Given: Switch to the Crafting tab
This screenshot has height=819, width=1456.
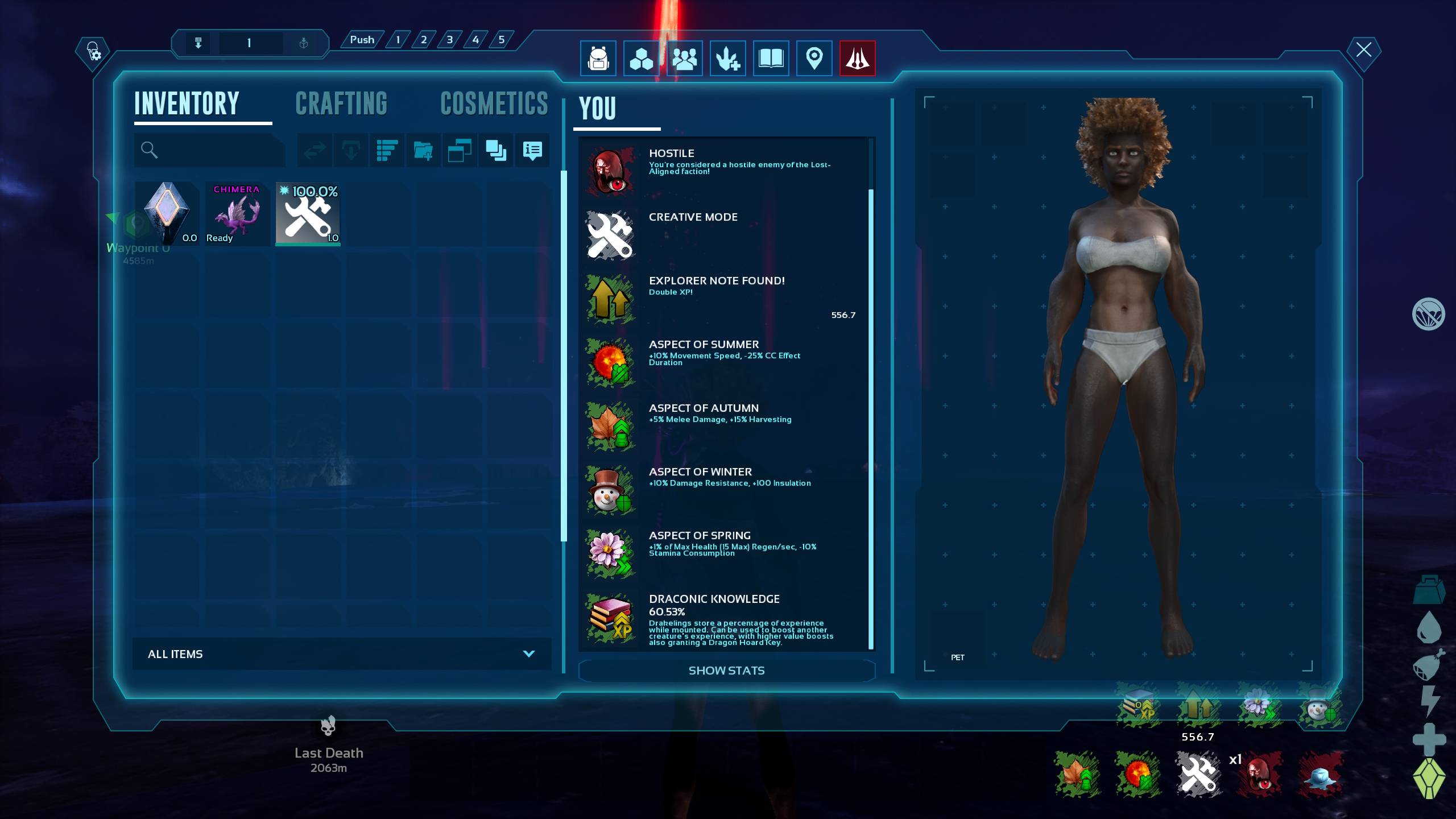Looking at the screenshot, I should 341,104.
